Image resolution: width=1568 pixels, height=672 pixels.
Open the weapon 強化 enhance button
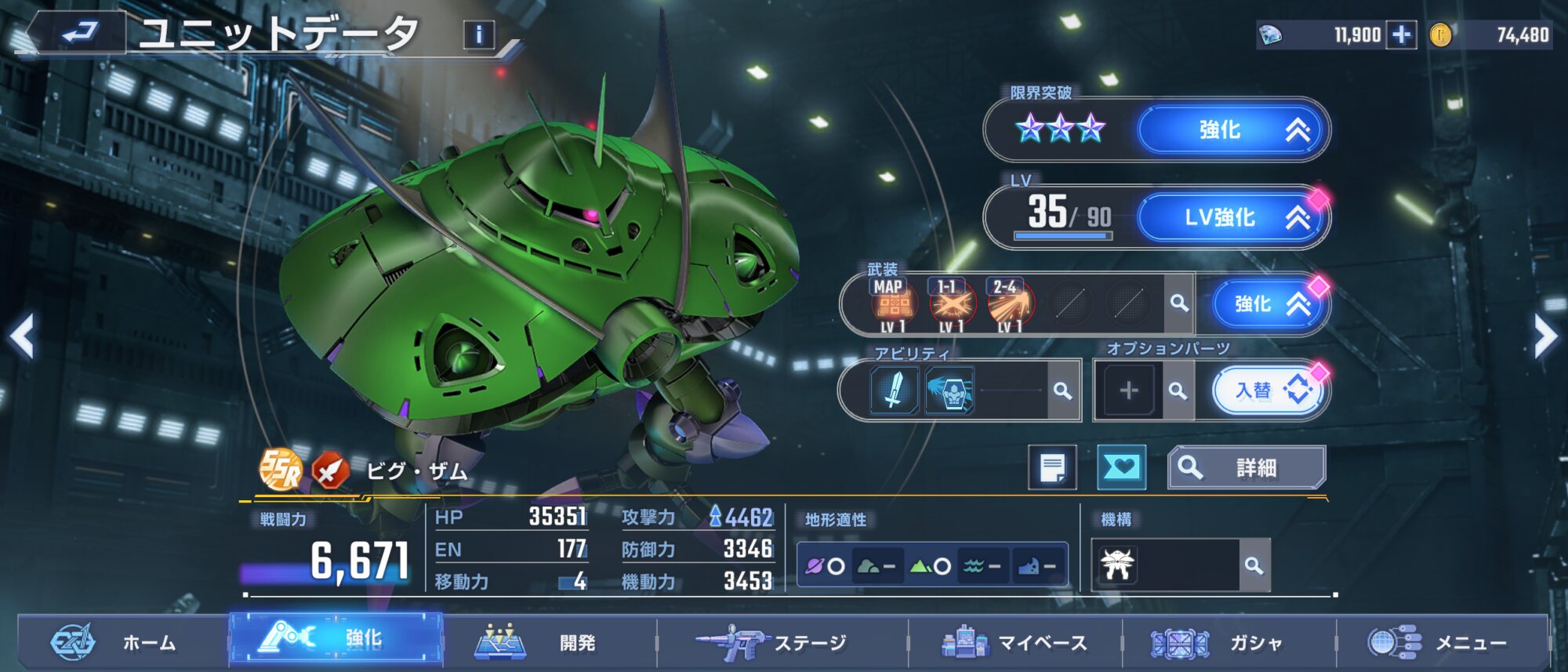tap(1267, 304)
